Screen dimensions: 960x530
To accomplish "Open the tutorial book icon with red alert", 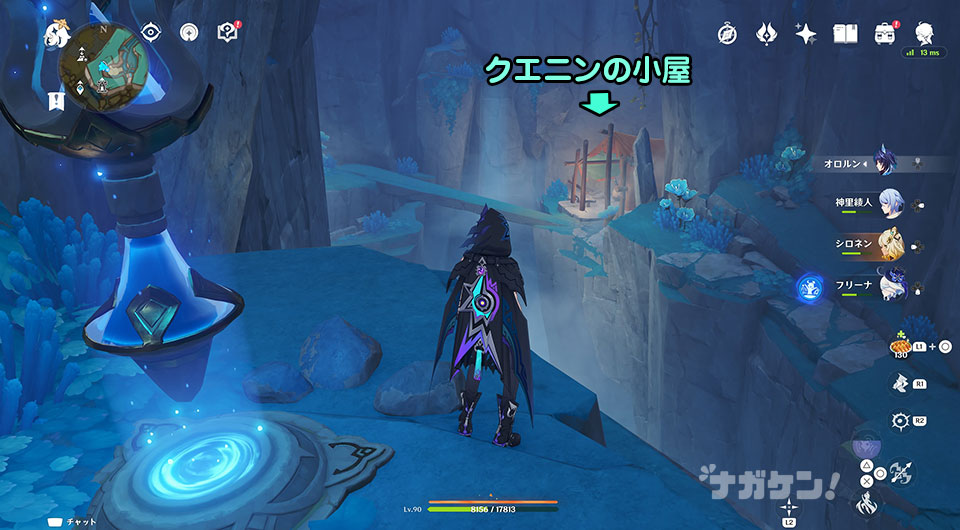I will 228,32.
